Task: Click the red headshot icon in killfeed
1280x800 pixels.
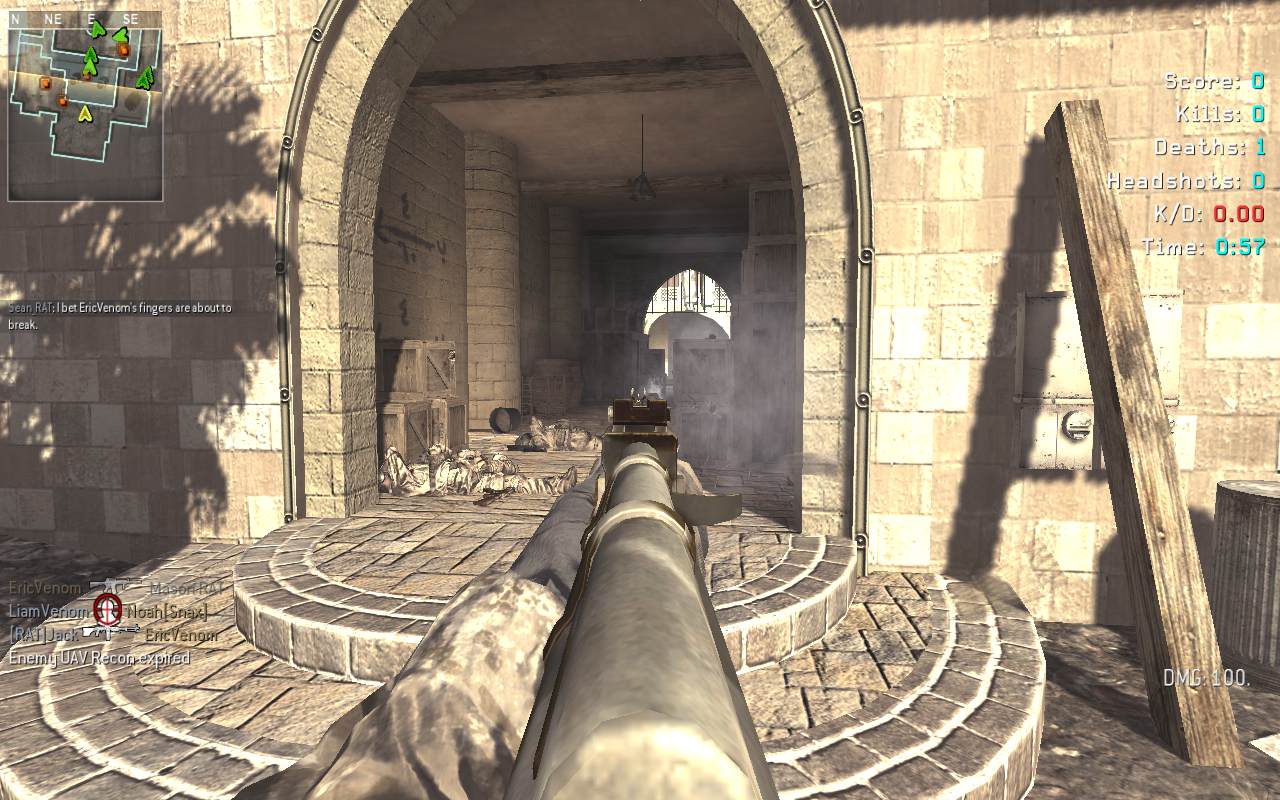Action: pos(107,608)
